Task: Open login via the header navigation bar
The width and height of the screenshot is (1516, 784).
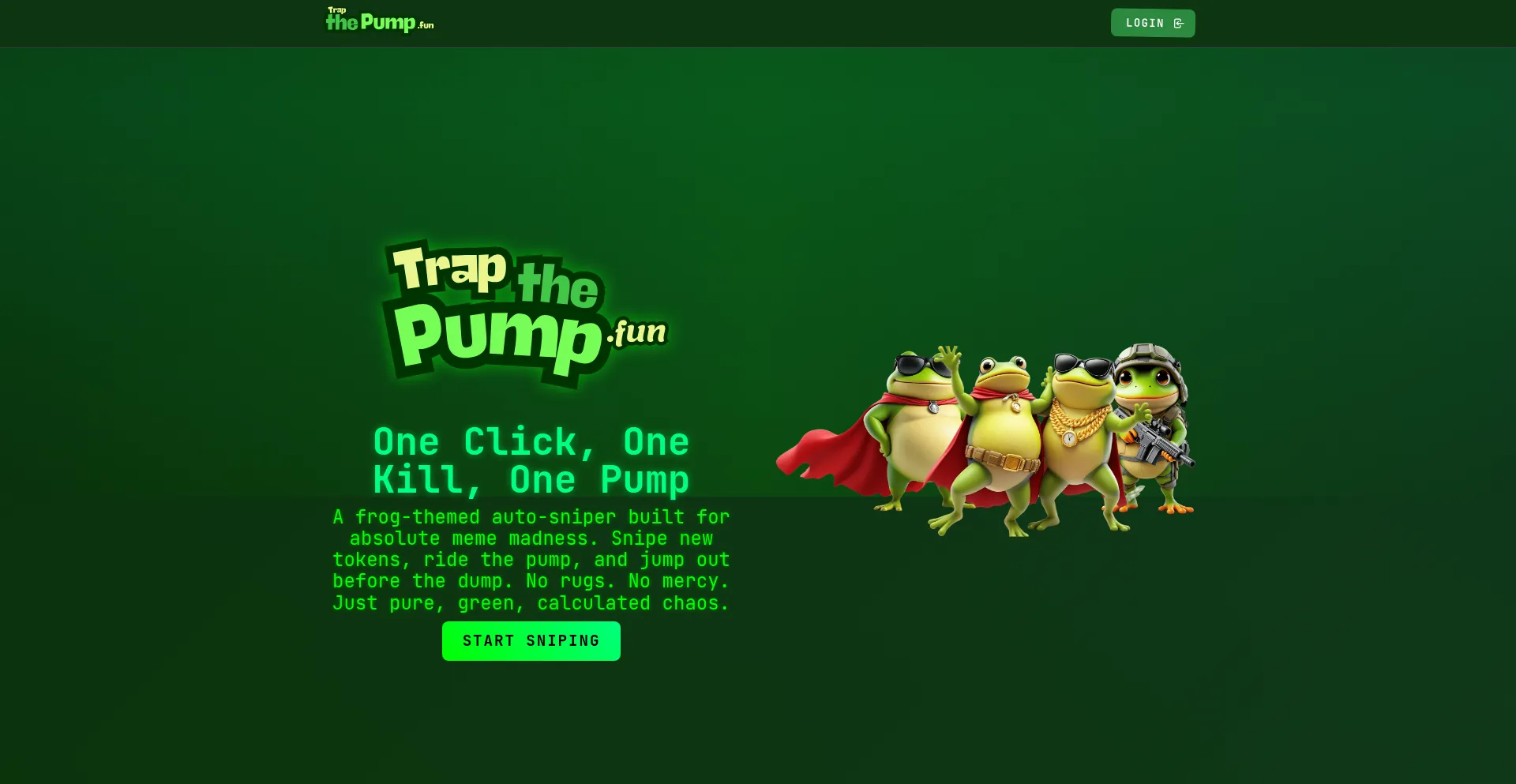Action: [1152, 23]
